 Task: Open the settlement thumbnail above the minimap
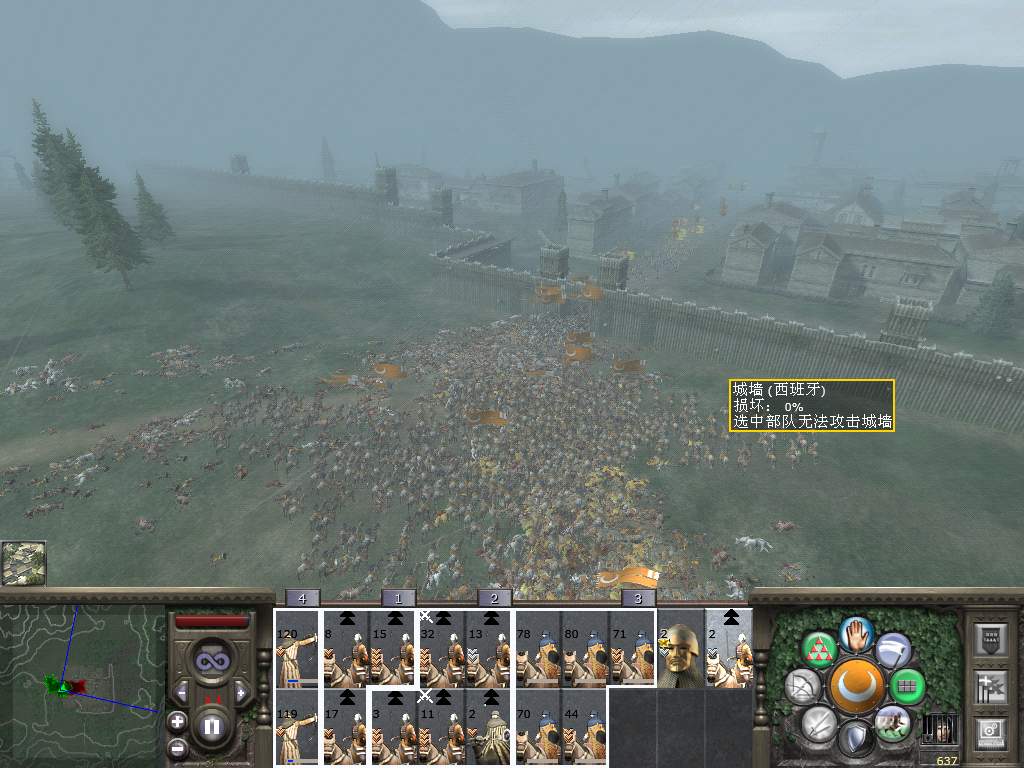[23, 563]
